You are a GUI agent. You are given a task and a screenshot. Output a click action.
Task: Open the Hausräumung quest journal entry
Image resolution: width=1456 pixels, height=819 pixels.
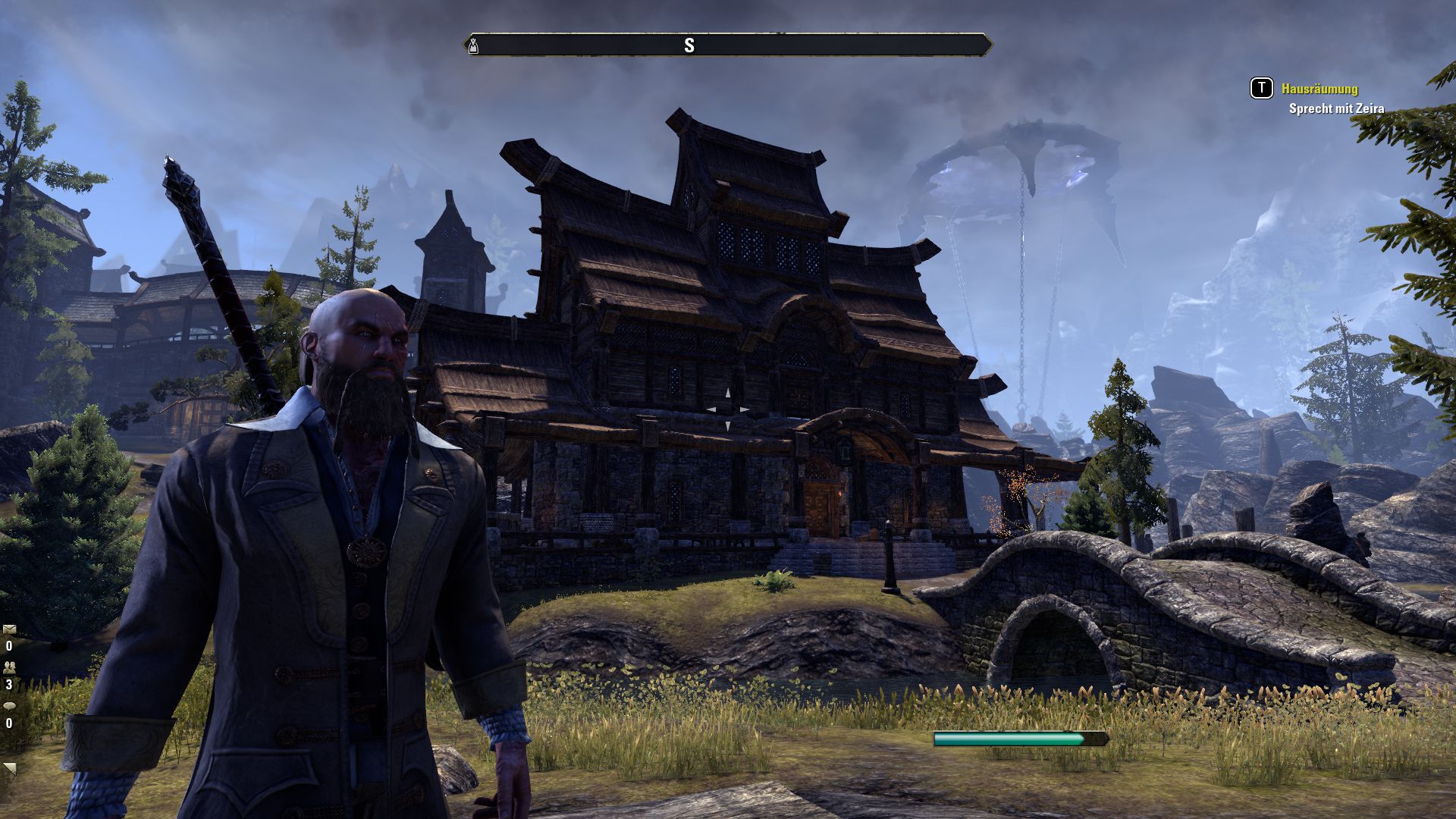point(1319,89)
